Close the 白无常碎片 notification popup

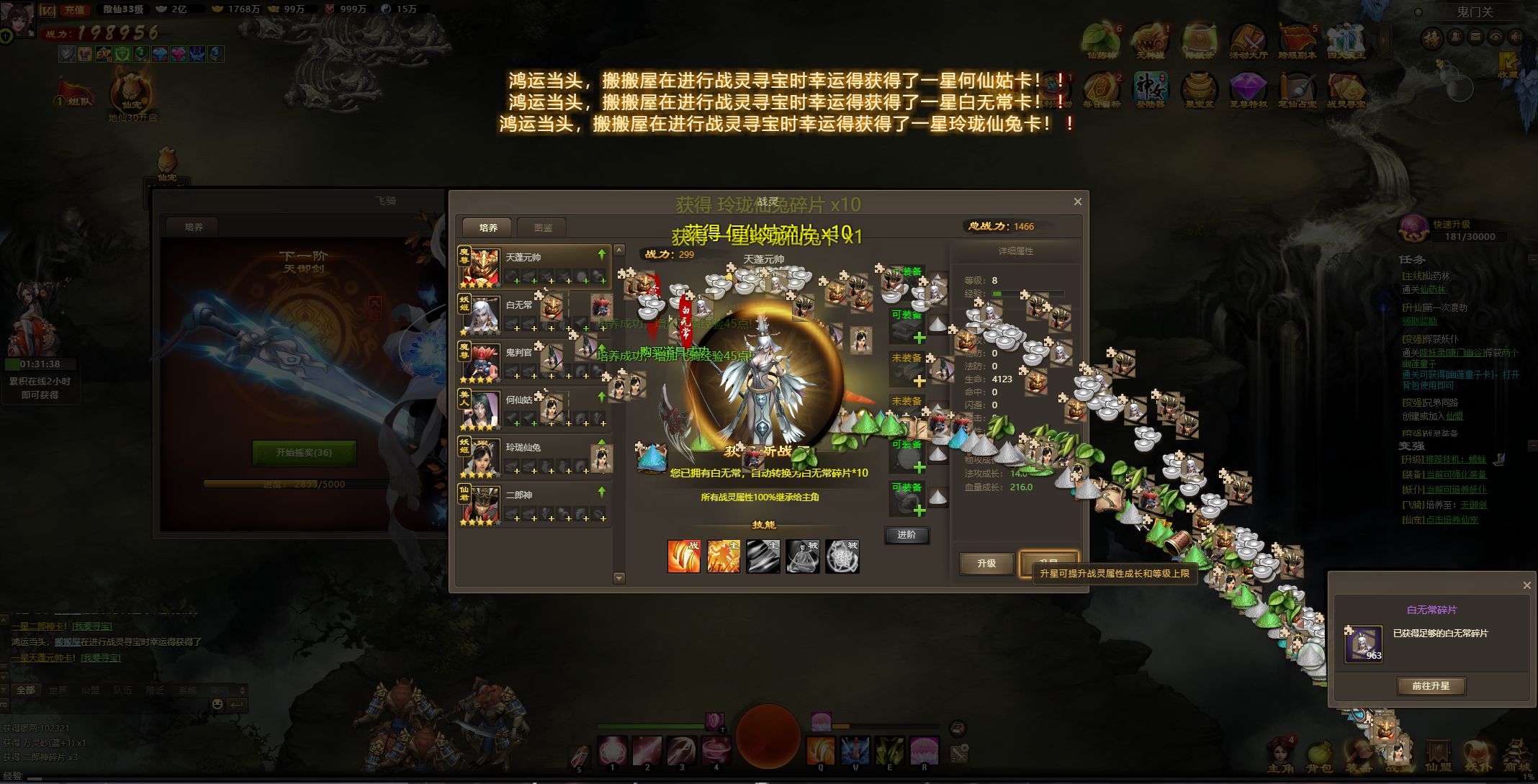(1526, 585)
